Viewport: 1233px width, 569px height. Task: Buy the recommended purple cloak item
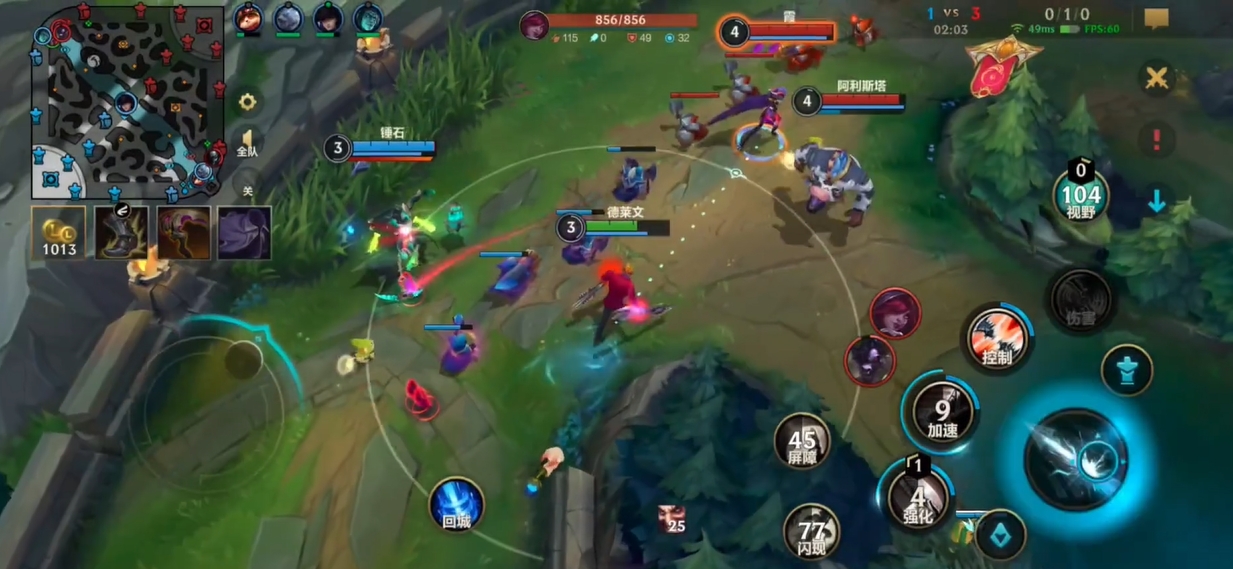click(245, 233)
